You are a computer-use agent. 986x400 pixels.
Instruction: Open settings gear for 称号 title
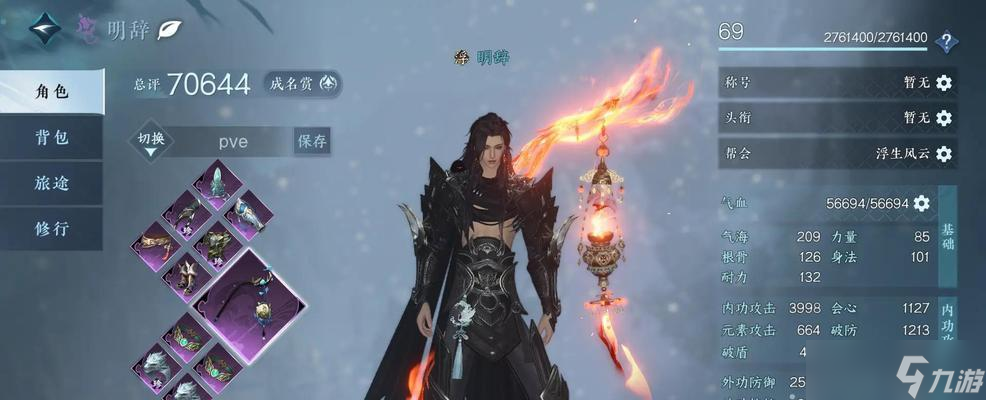(943, 83)
